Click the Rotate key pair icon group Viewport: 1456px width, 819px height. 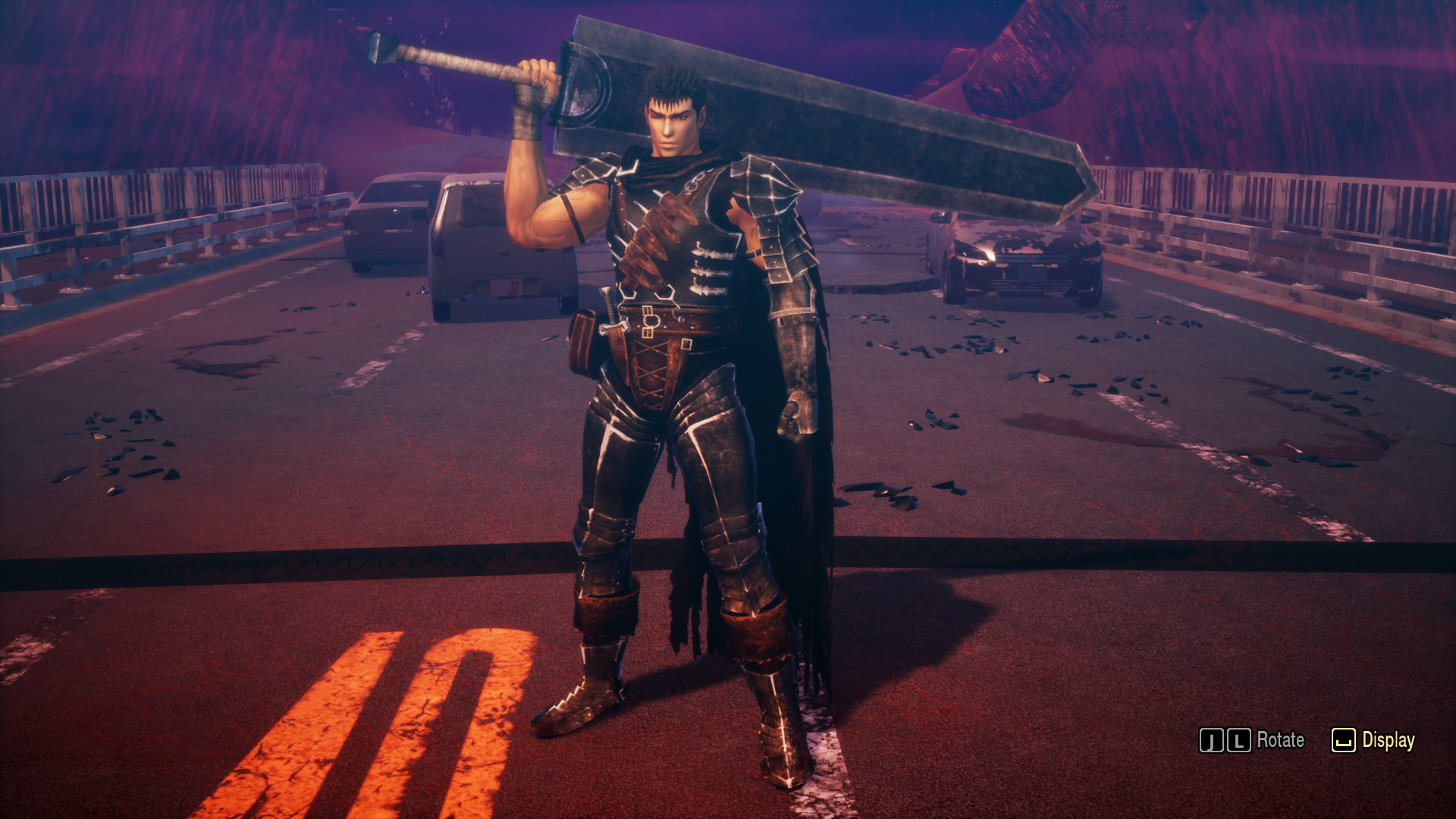pyautogui.click(x=1225, y=739)
